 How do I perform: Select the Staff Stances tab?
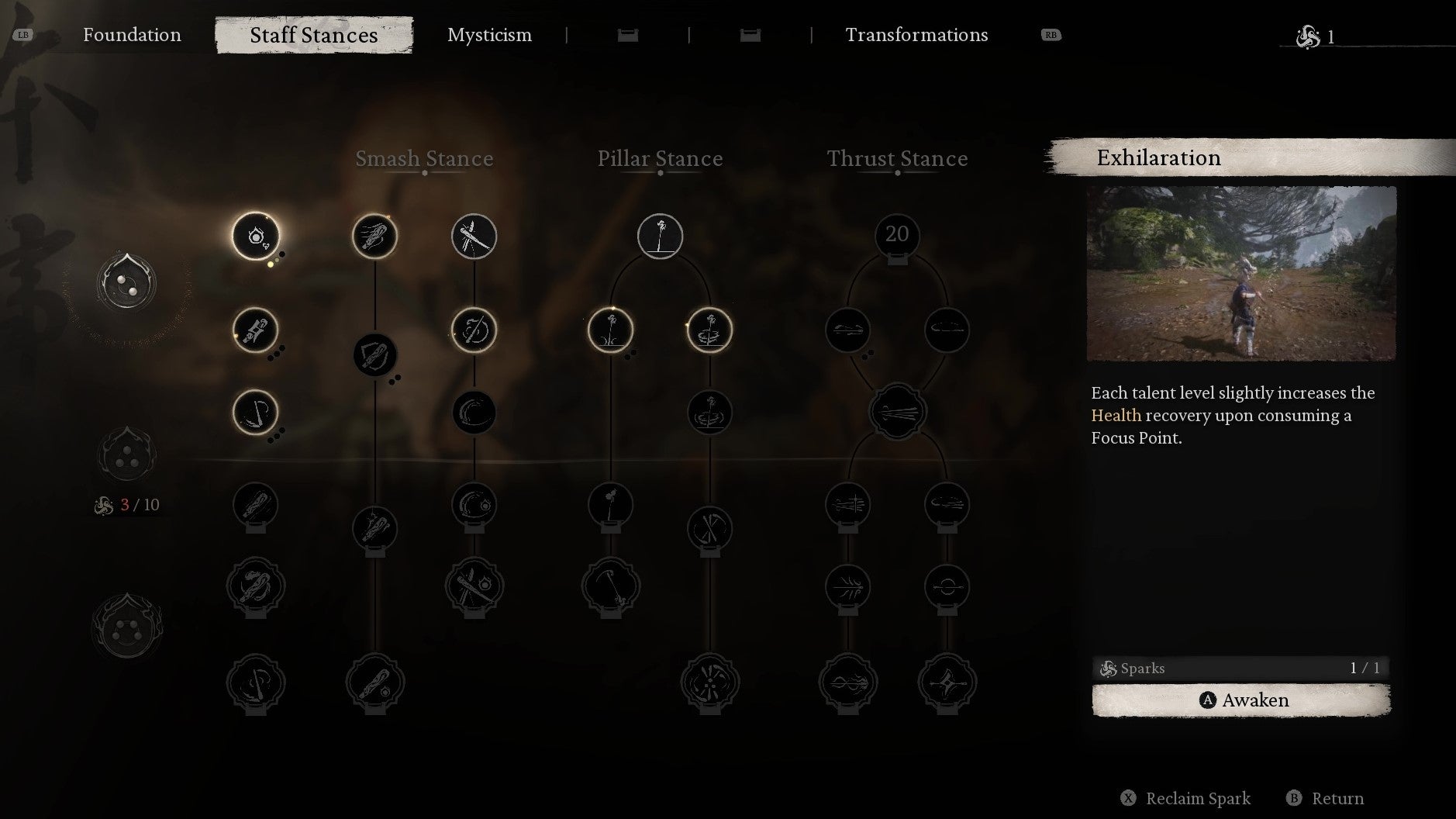coord(313,36)
